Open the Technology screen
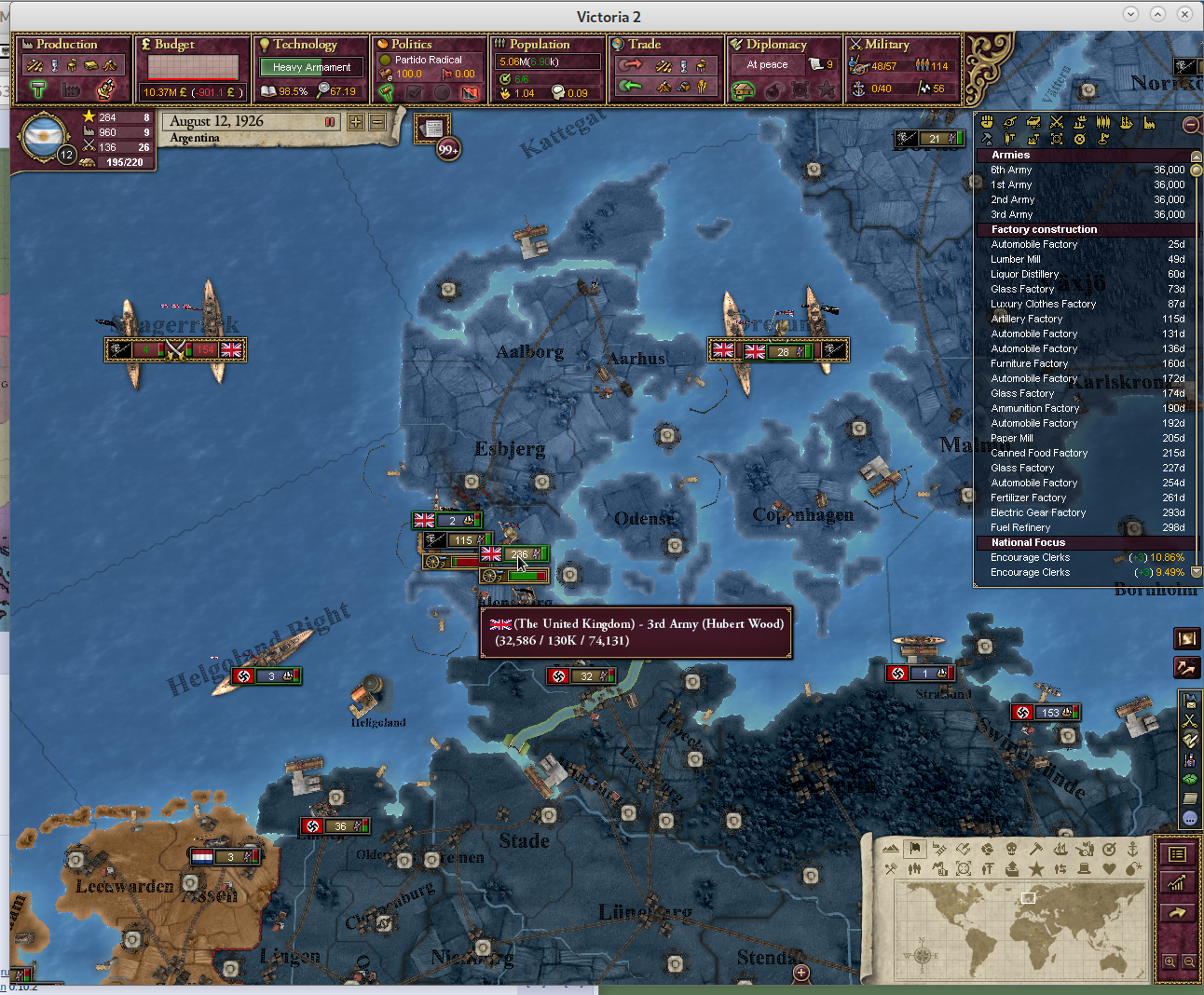This screenshot has height=995, width=1204. [x=305, y=45]
